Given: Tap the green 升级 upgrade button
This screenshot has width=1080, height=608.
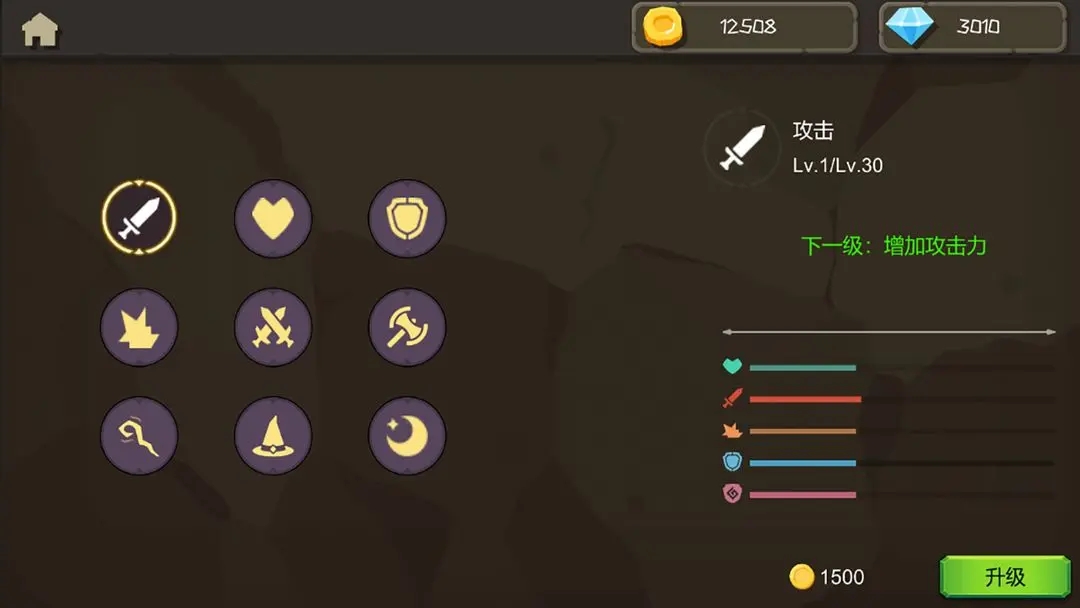Looking at the screenshot, I should point(1004,577).
